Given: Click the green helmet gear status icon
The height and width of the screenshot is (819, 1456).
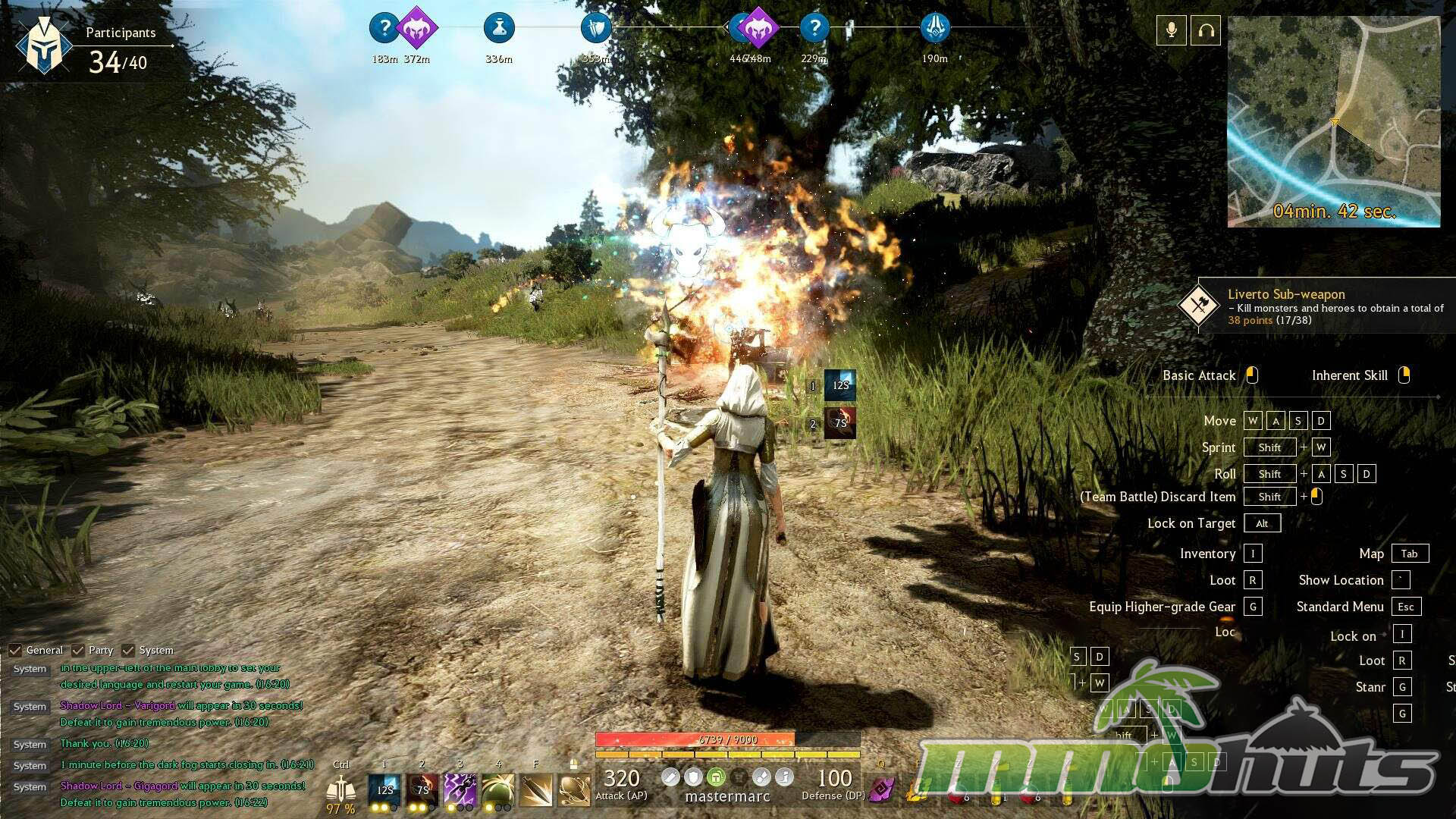Looking at the screenshot, I should [x=716, y=777].
